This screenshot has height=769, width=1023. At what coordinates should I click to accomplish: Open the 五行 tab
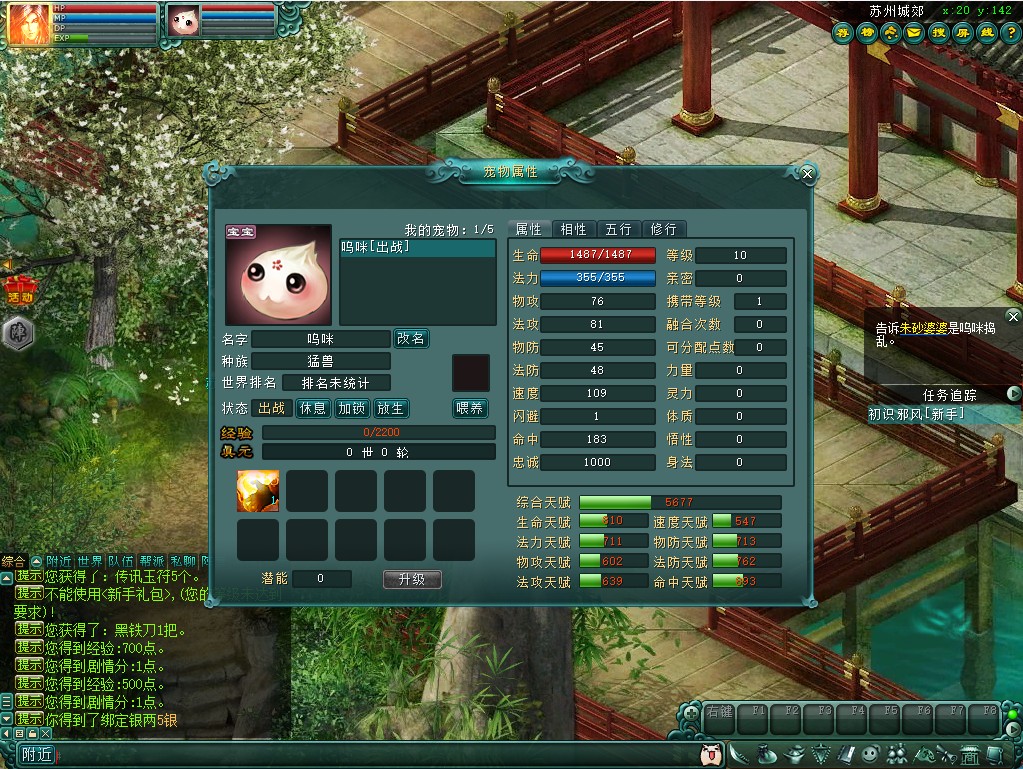(618, 229)
